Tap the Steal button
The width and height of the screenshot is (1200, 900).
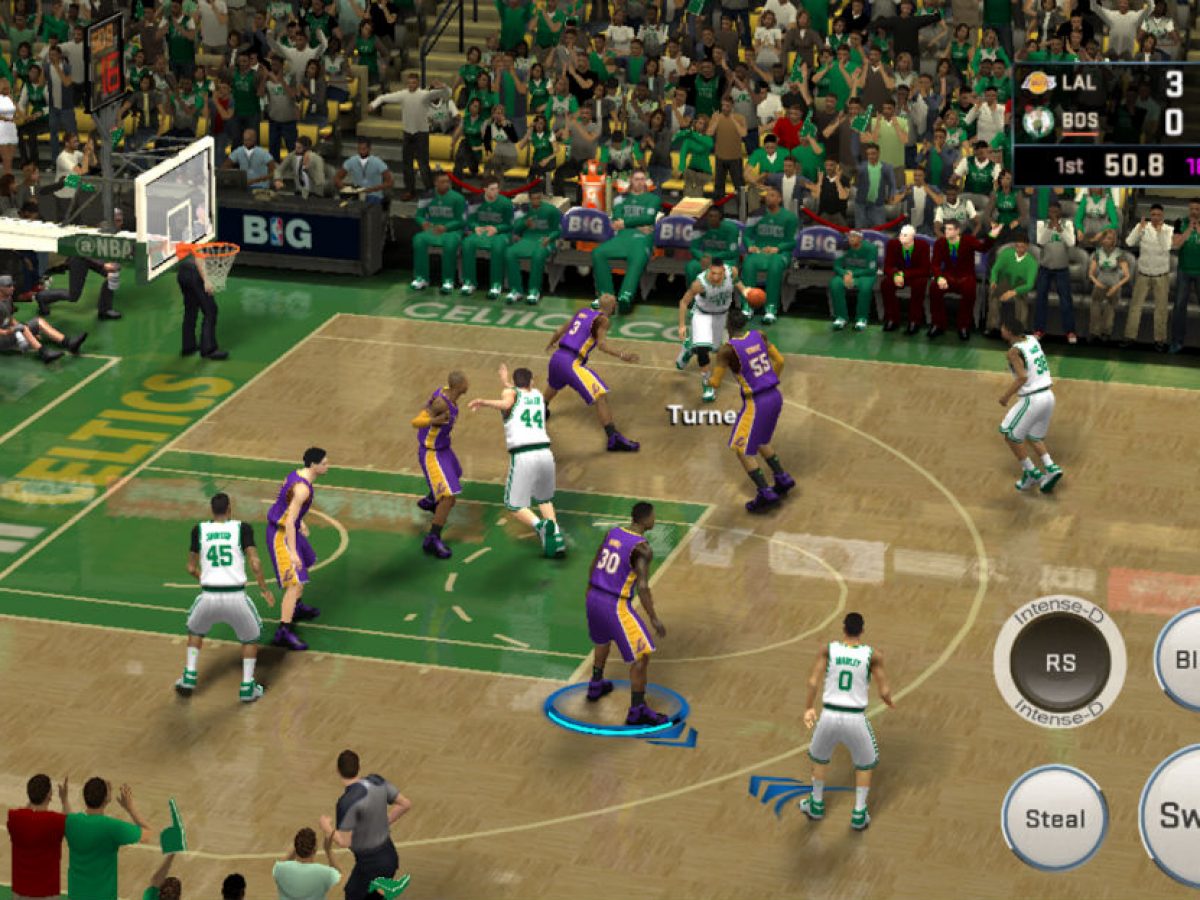1054,818
